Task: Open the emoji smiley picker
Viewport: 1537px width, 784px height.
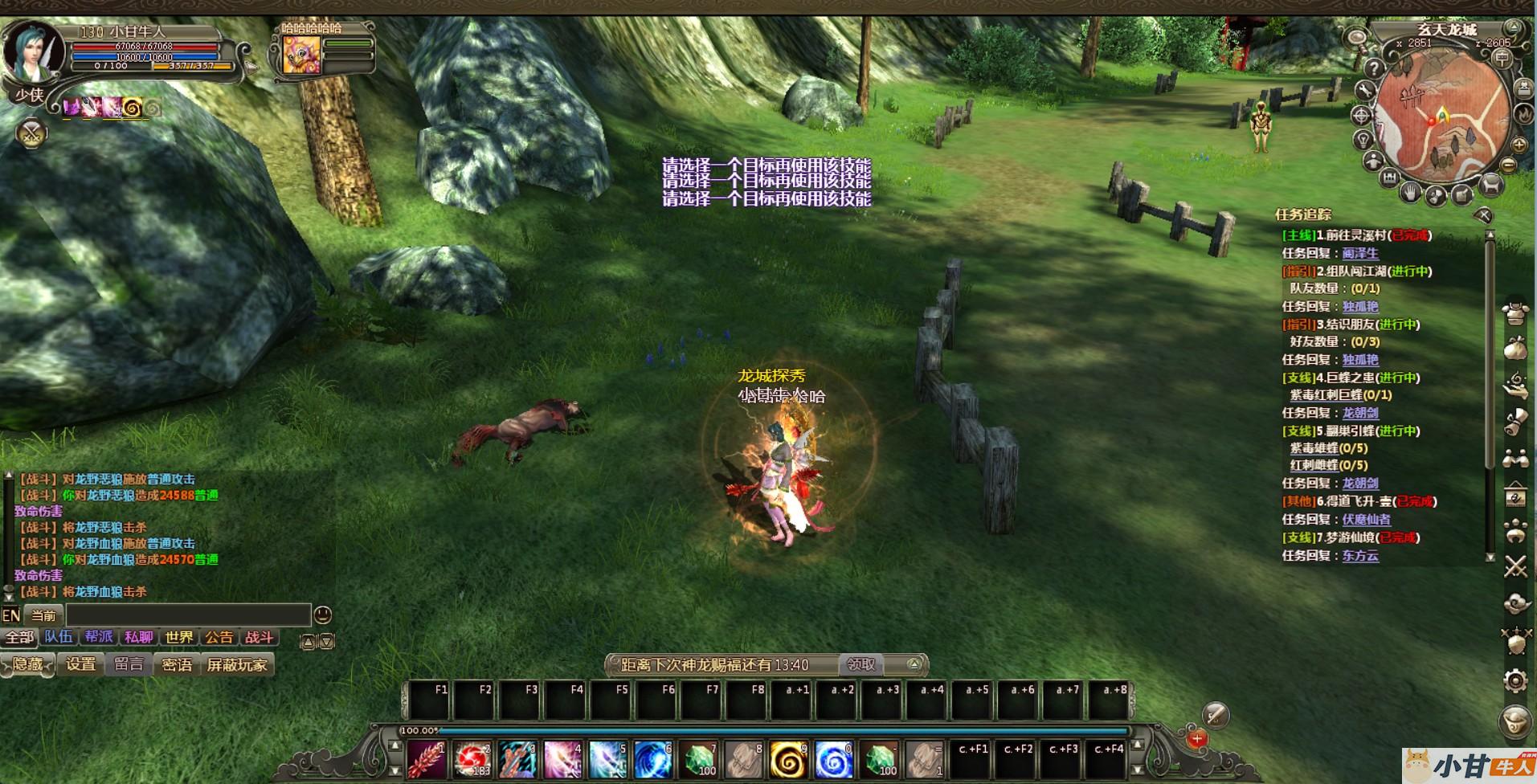Action: coord(322,615)
